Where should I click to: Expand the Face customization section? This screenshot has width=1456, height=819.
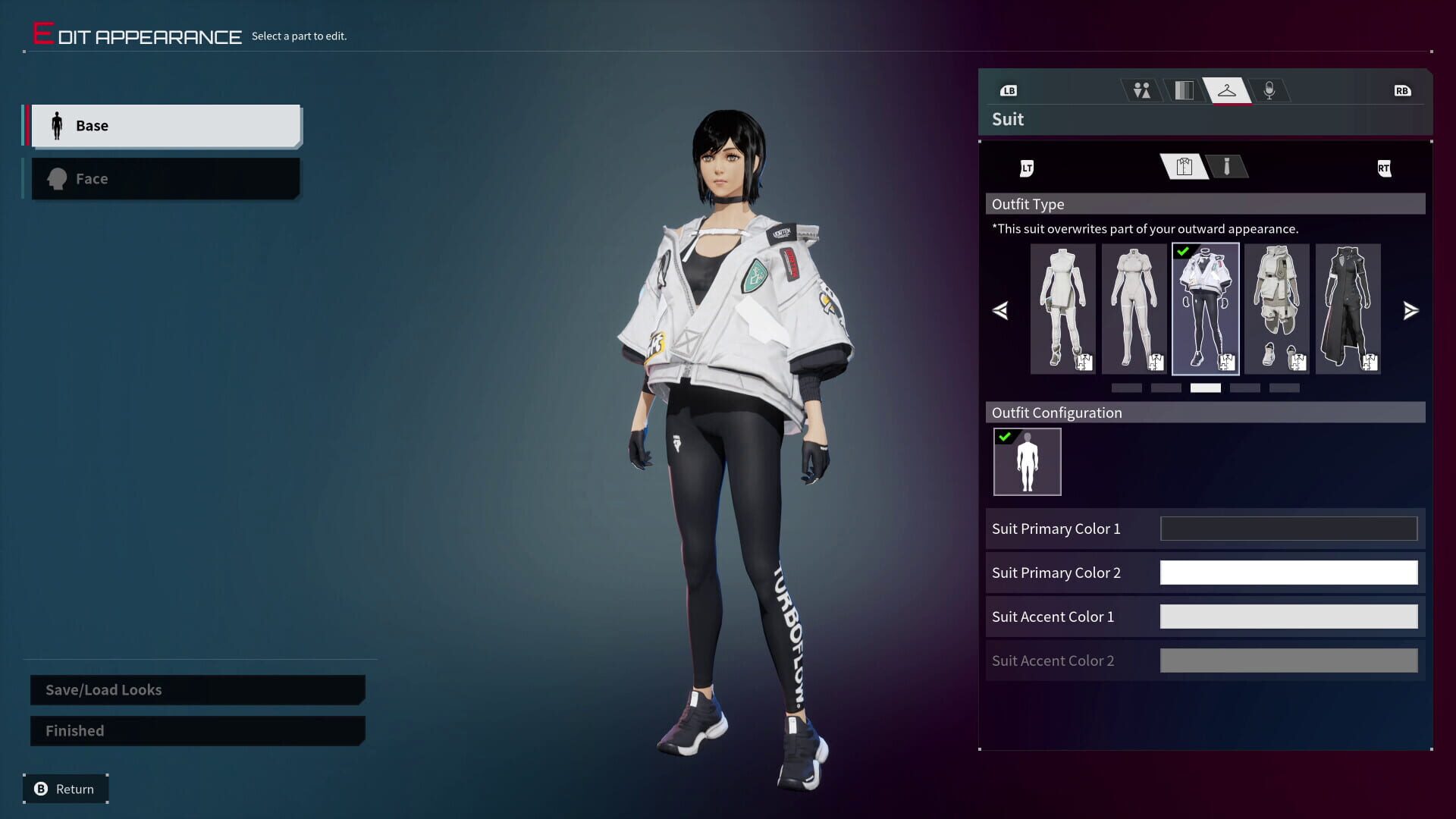coord(165,178)
